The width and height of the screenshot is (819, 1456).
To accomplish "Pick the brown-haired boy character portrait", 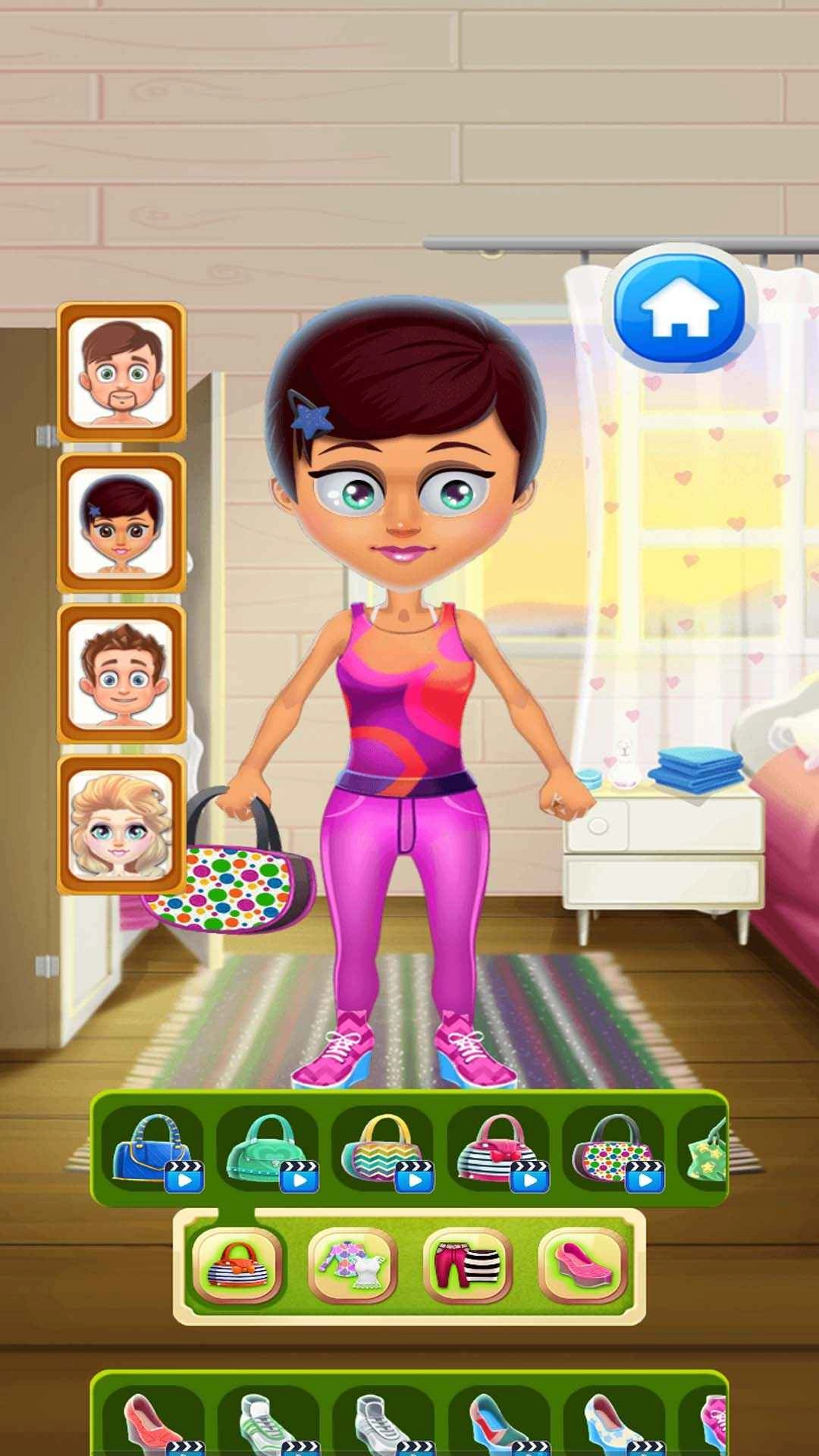I will coord(121,673).
